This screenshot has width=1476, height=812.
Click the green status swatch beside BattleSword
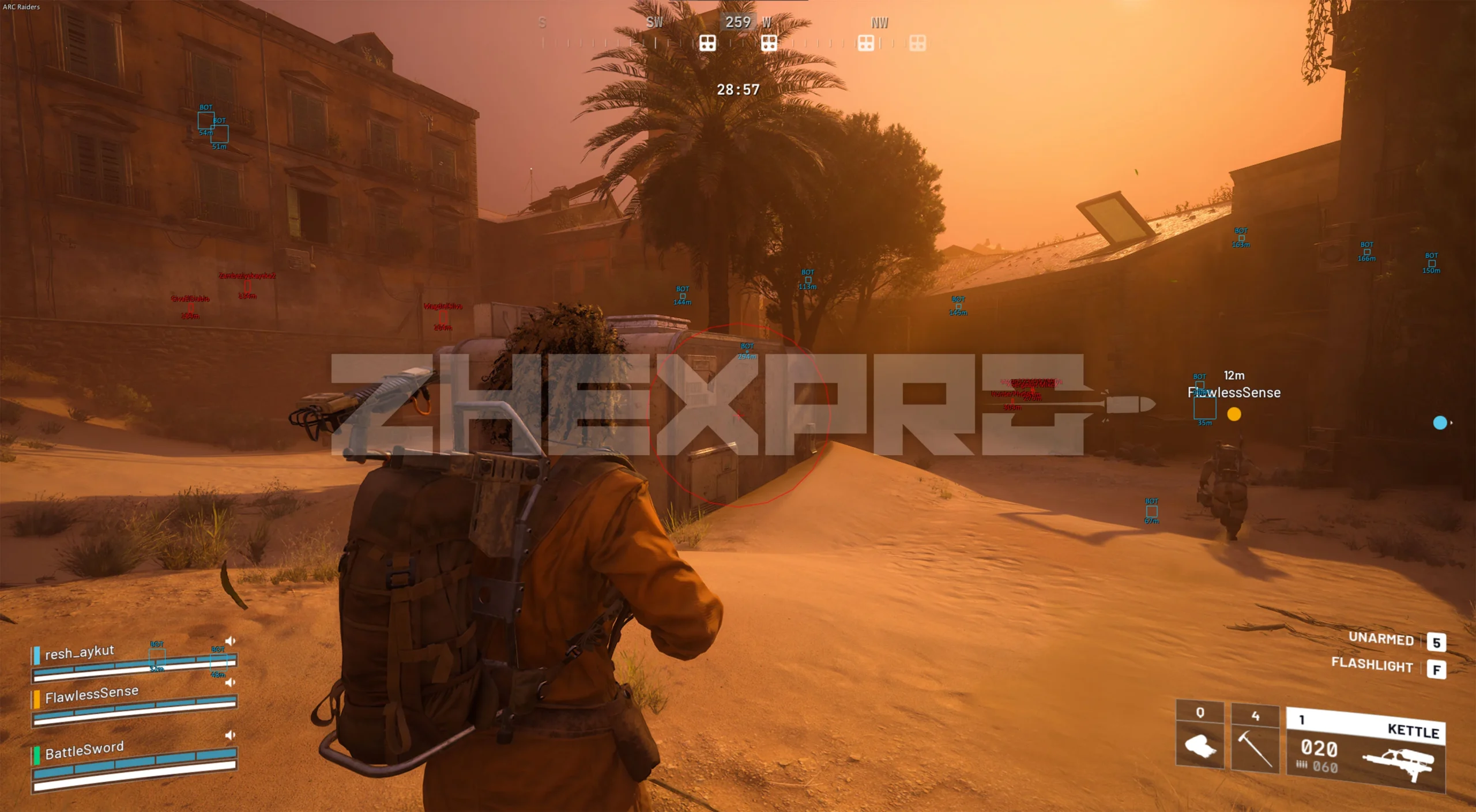coord(36,755)
